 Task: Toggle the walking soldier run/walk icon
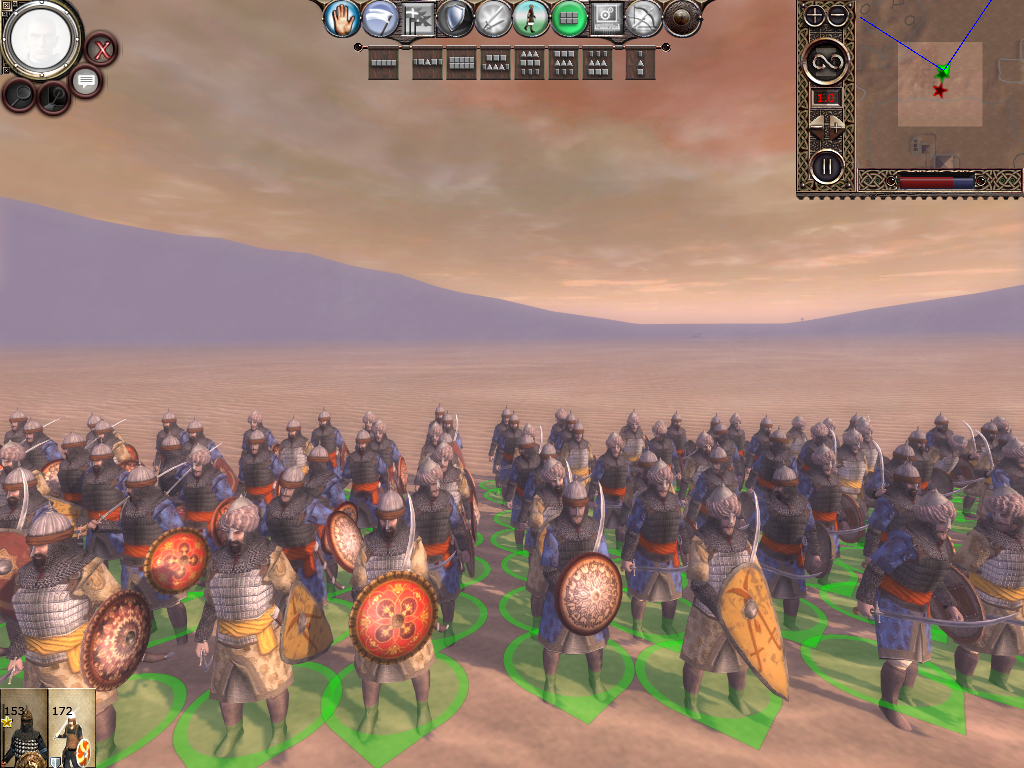tap(531, 18)
